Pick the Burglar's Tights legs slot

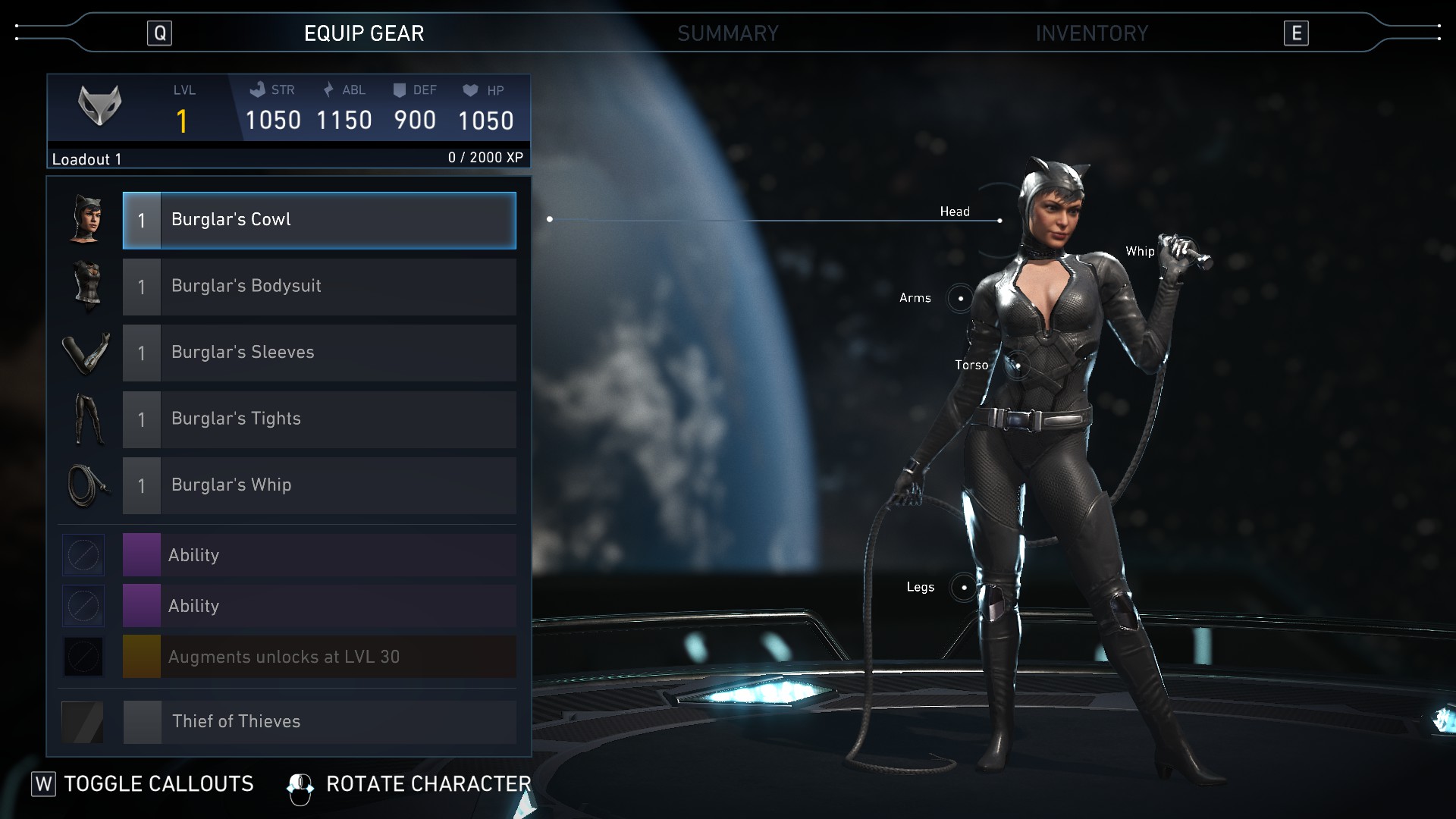319,419
